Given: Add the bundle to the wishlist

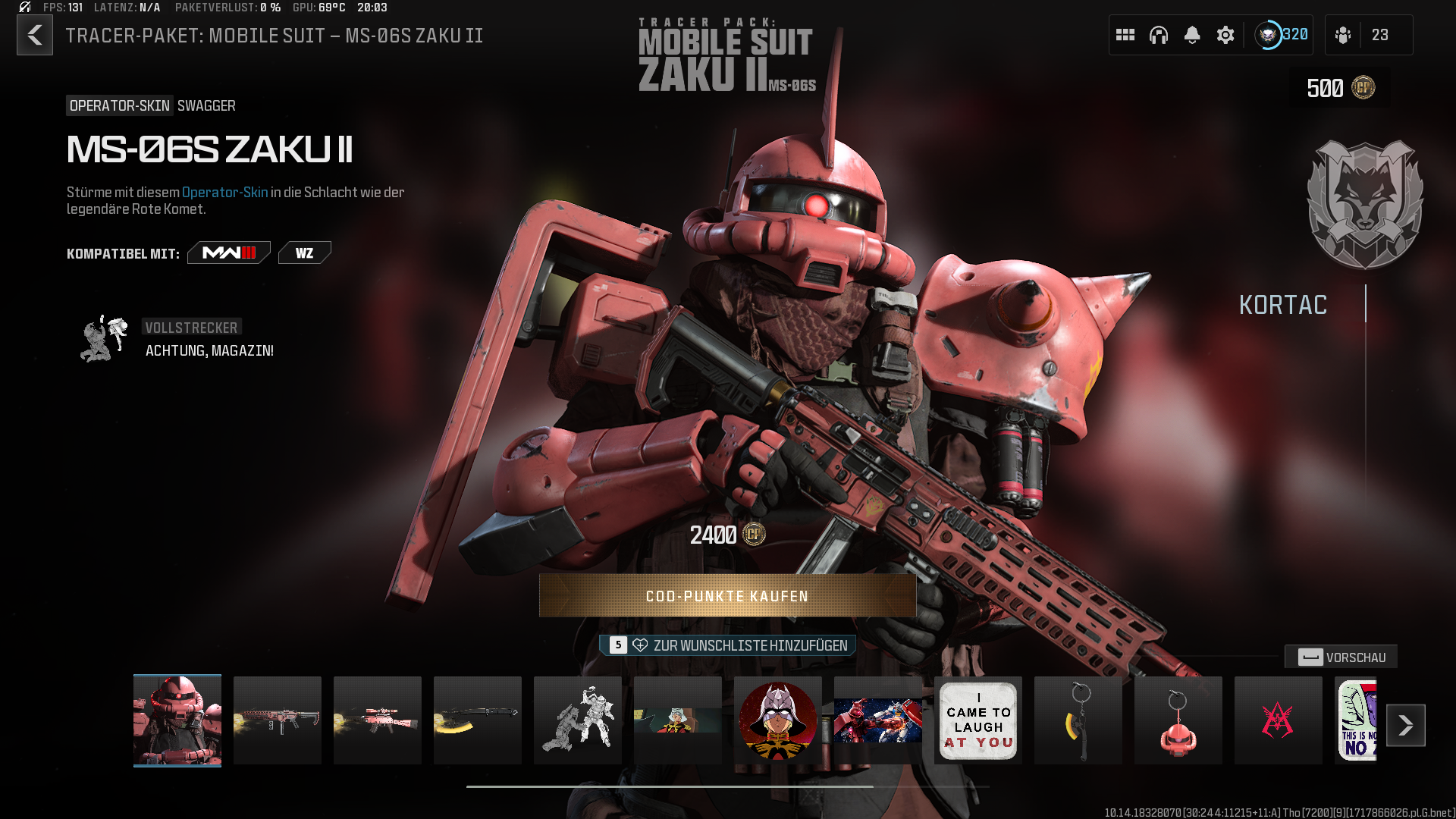Looking at the screenshot, I should coord(728,645).
